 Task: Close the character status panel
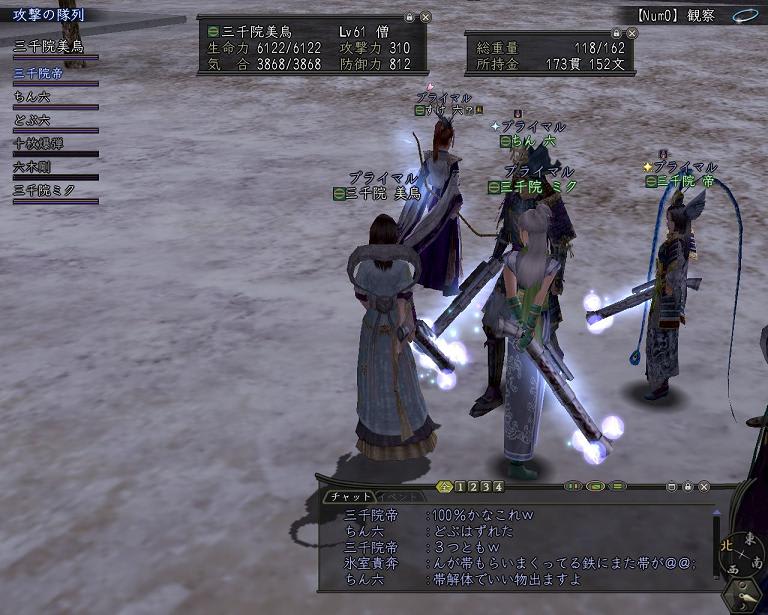(x=425, y=18)
